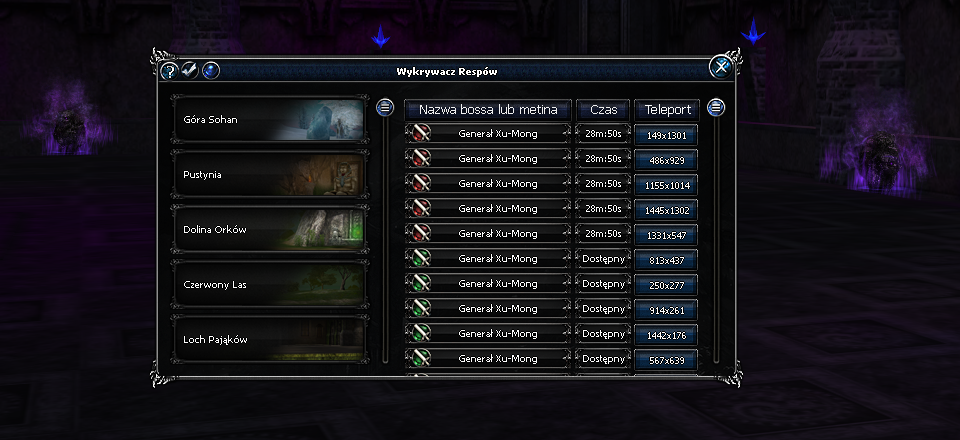Select the Góra Sohan map entry
The image size is (960, 440).
(x=268, y=120)
